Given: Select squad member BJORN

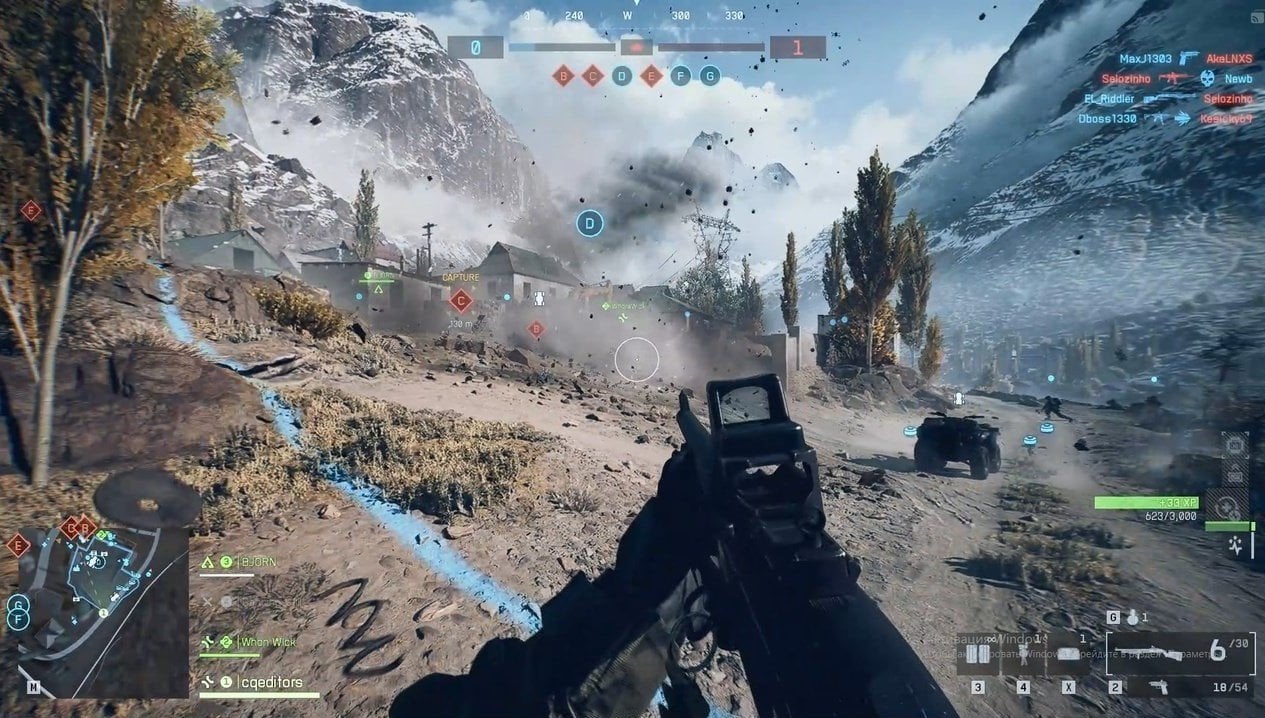Looking at the screenshot, I should point(254,563).
